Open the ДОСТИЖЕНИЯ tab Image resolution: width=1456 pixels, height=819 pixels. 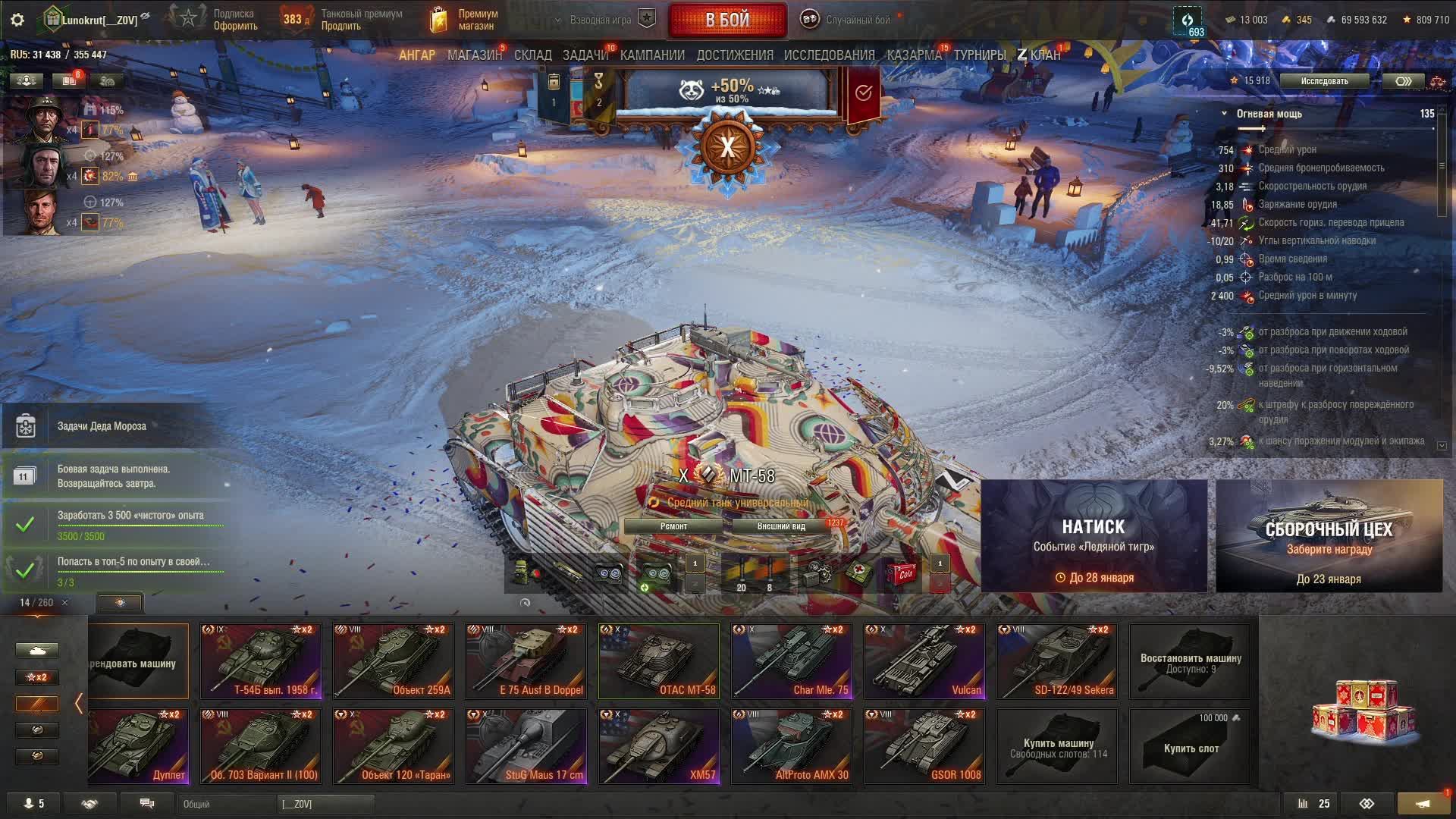point(734,55)
